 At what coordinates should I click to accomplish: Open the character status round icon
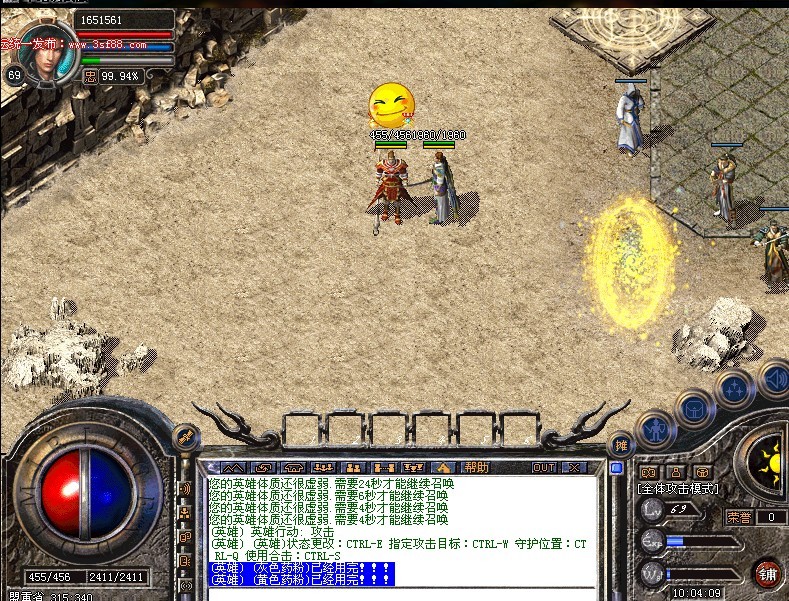(x=655, y=428)
